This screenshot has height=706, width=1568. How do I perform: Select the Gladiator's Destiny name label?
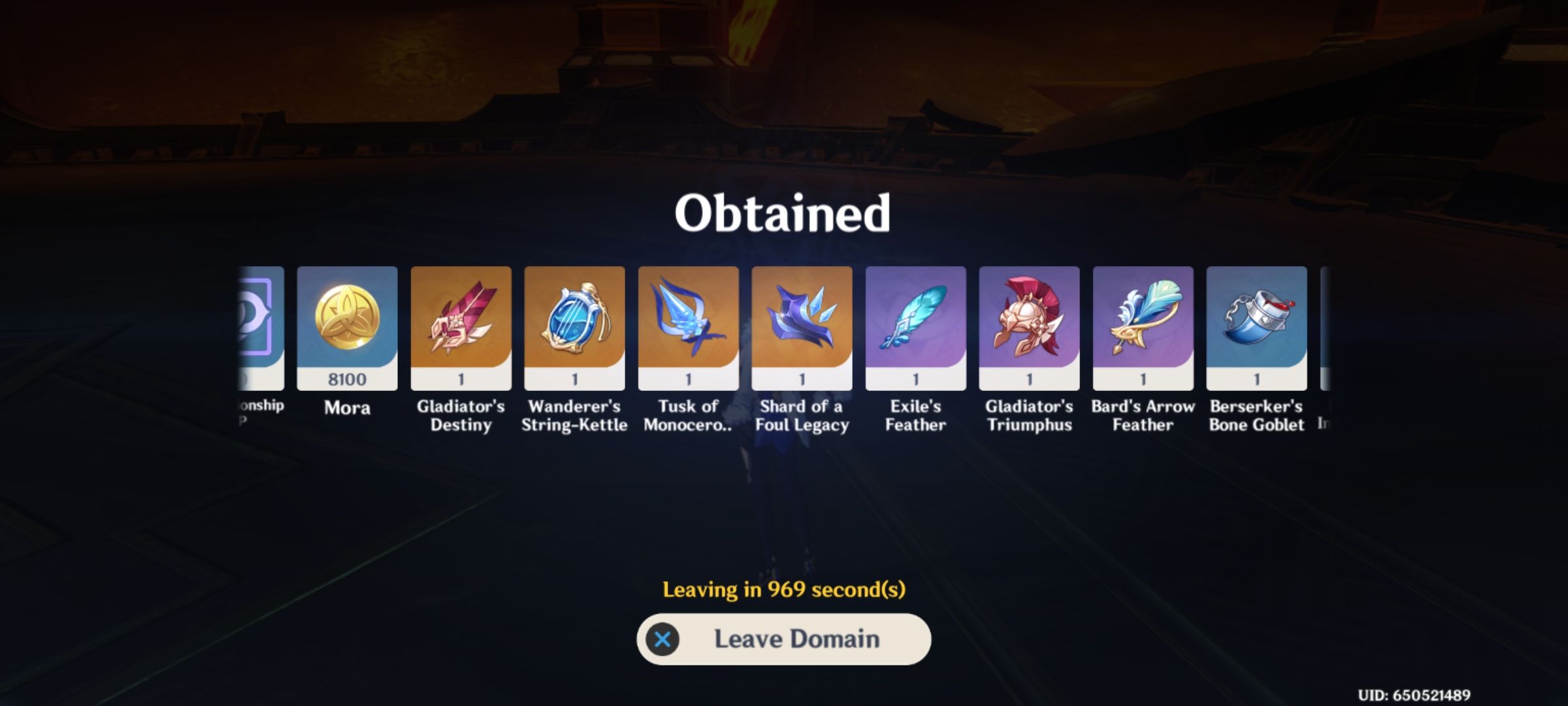pos(460,415)
